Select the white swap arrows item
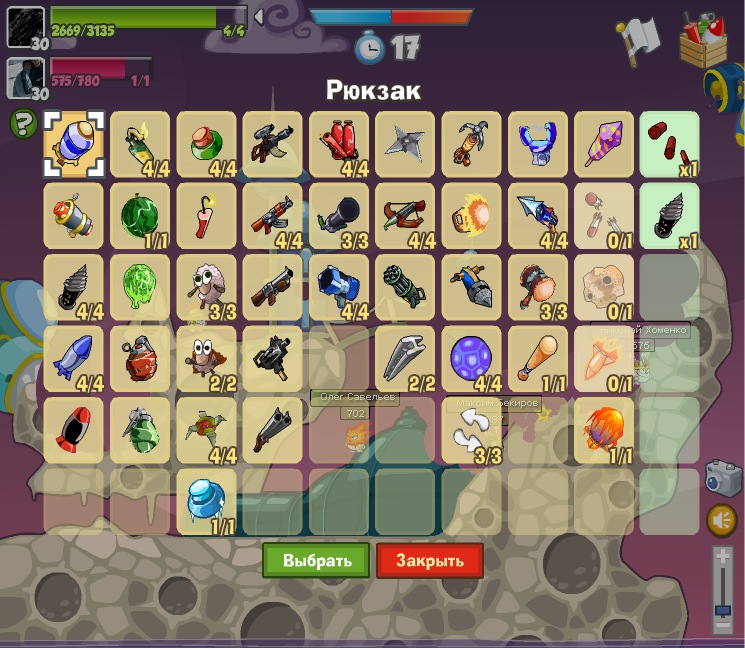Viewport: 745px width, 650px height. click(x=471, y=430)
